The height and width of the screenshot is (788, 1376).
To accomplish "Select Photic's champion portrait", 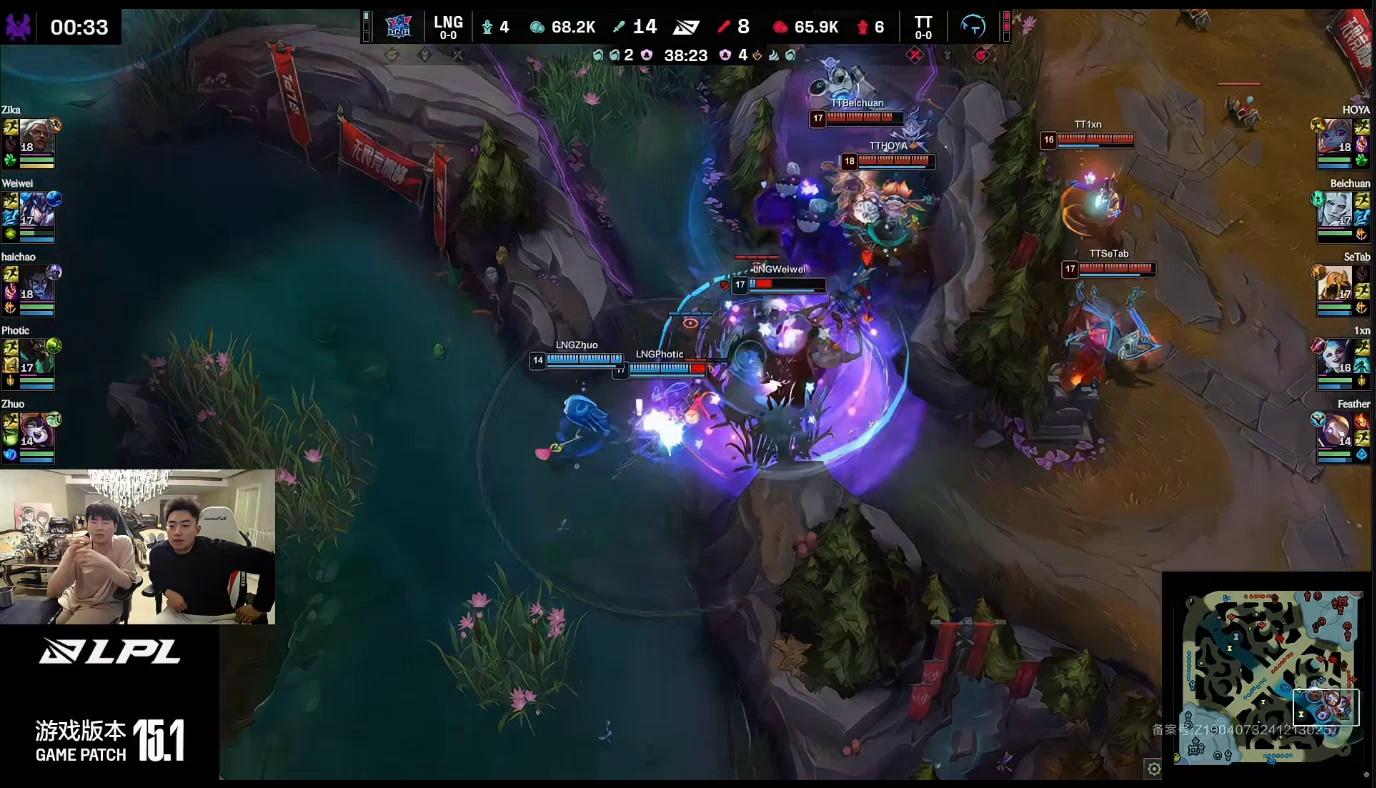I will [36, 356].
